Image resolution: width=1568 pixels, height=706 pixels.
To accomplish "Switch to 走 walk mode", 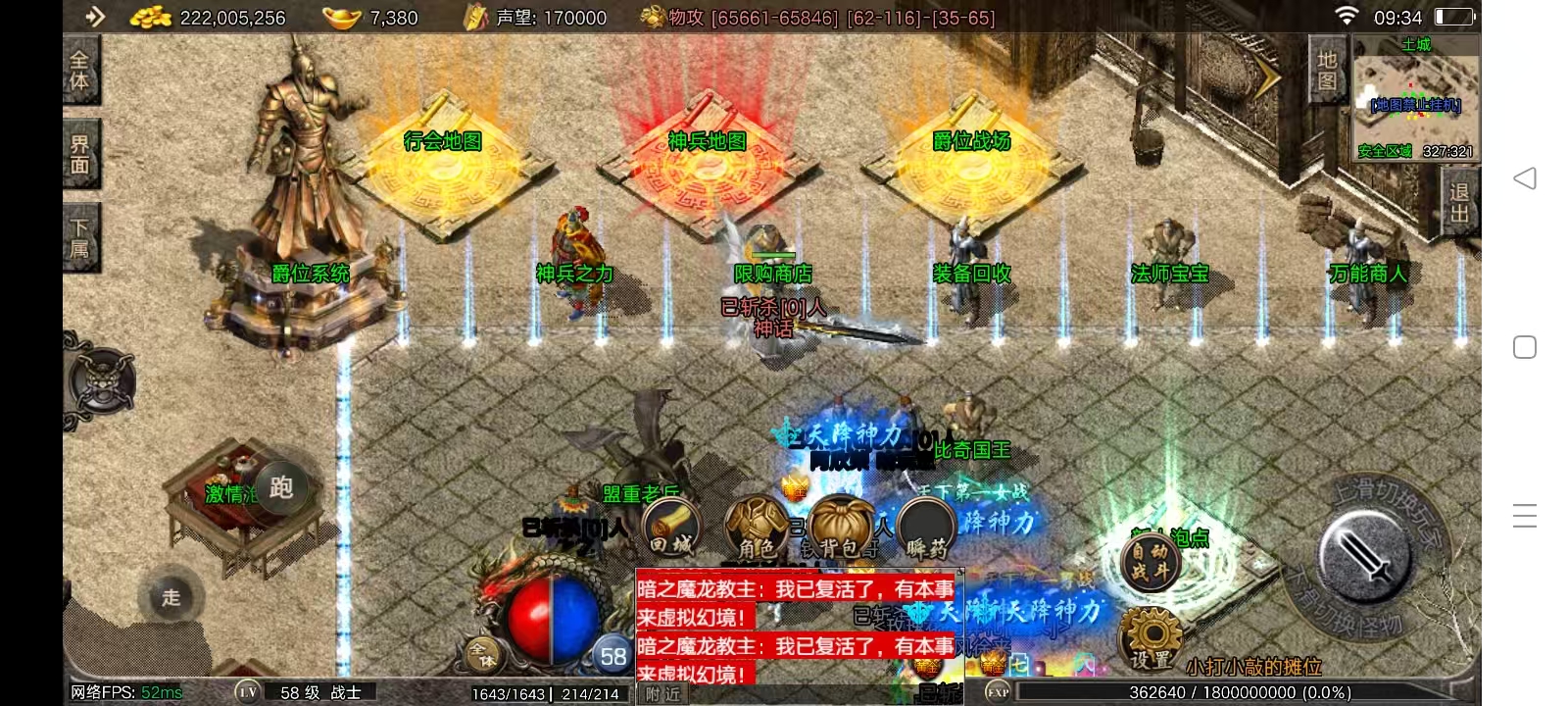I will [x=171, y=597].
